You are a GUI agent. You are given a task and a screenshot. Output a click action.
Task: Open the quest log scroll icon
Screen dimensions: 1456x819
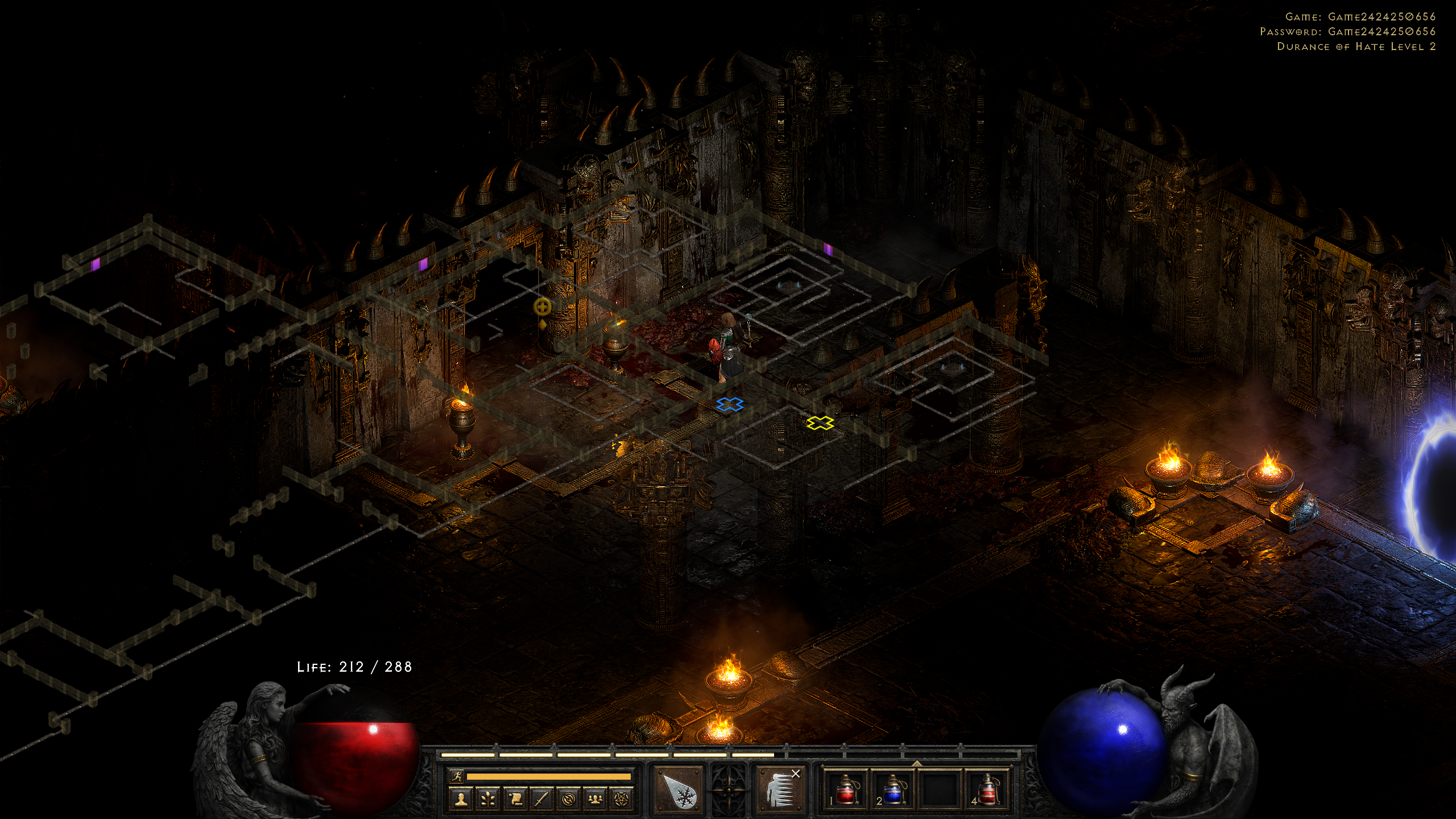(x=515, y=799)
